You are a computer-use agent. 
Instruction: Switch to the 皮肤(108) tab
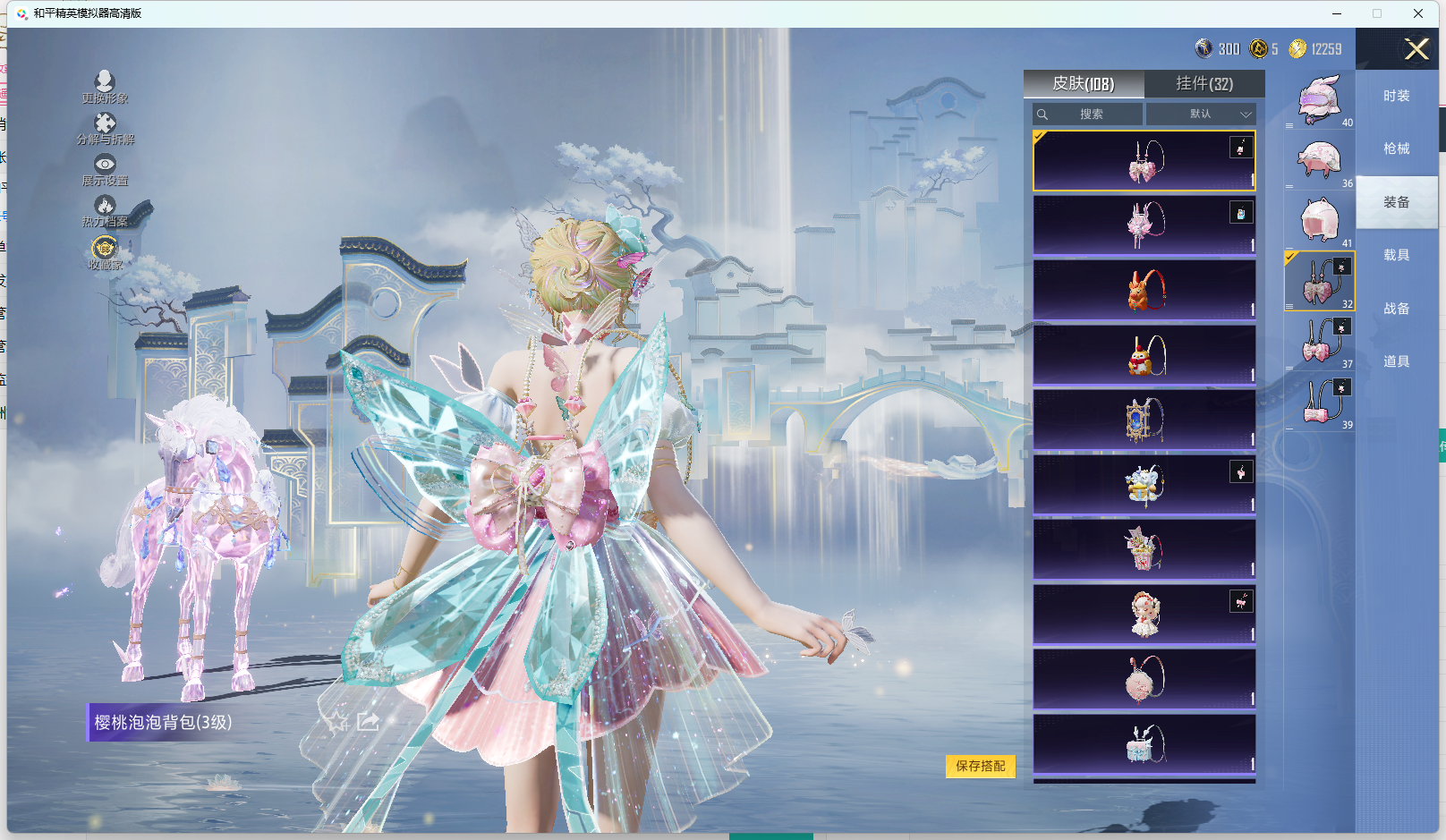point(1083,84)
